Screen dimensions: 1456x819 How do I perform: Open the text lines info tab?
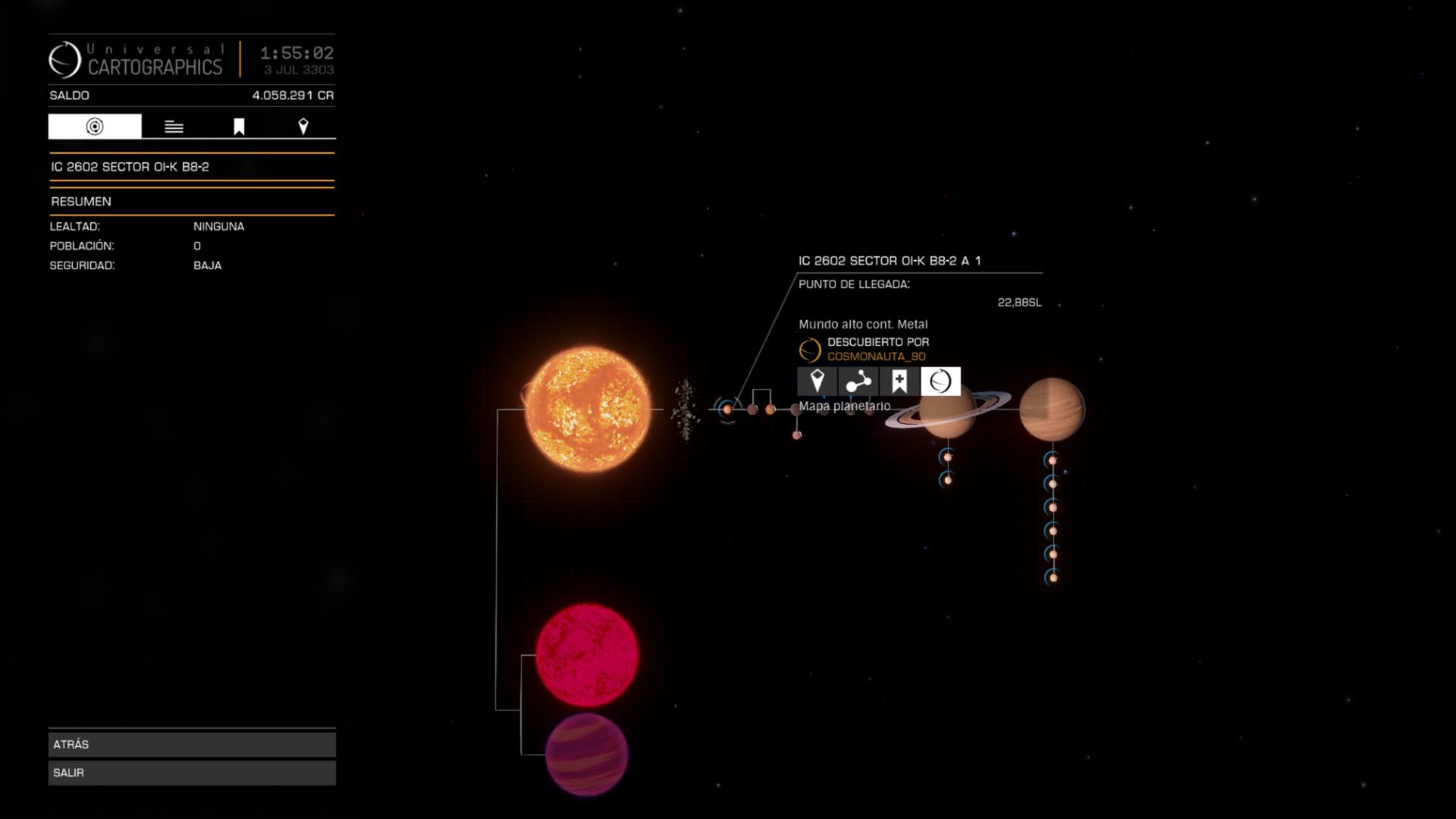coord(174,127)
